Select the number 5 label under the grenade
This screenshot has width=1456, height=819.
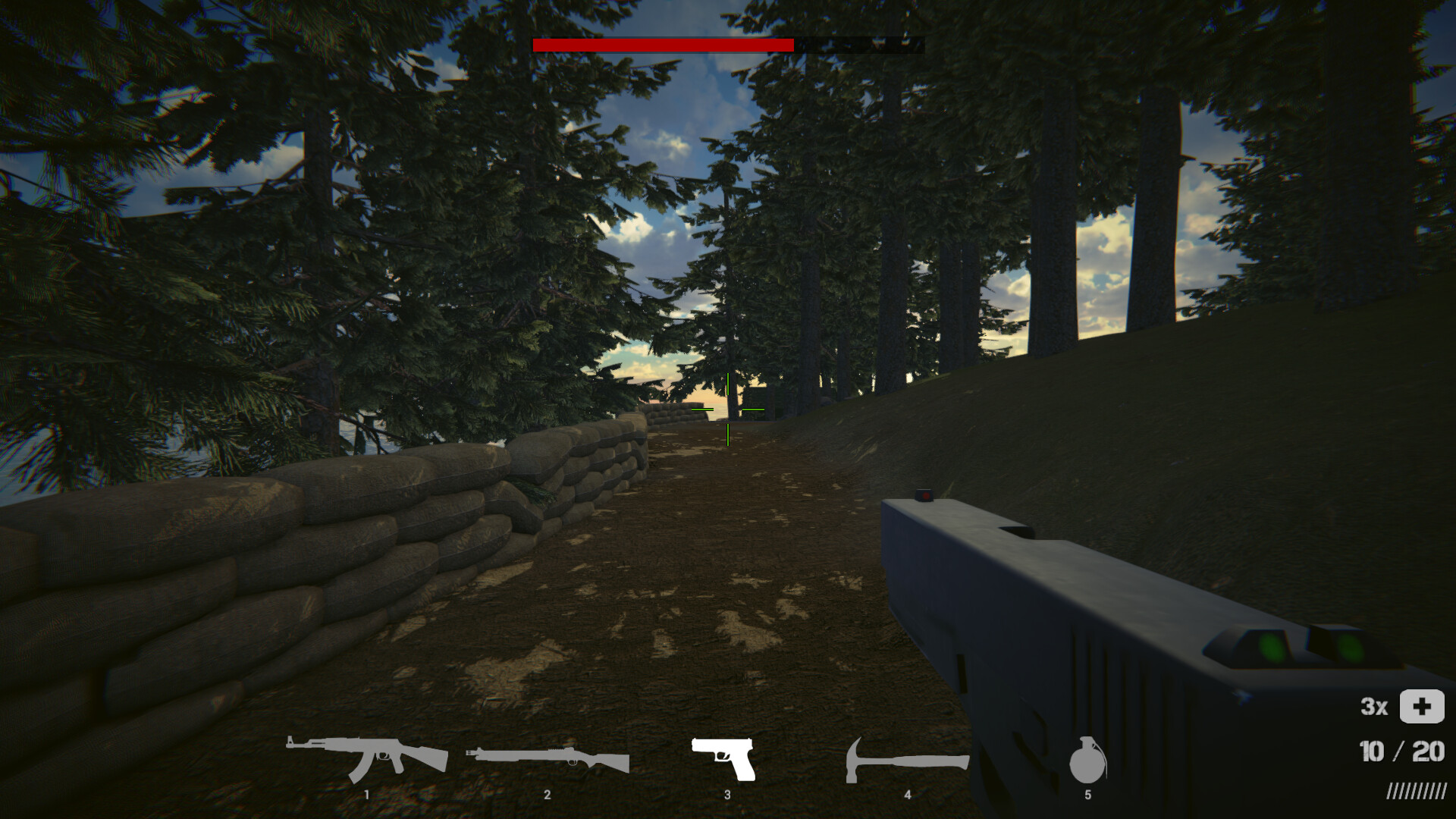(1087, 794)
